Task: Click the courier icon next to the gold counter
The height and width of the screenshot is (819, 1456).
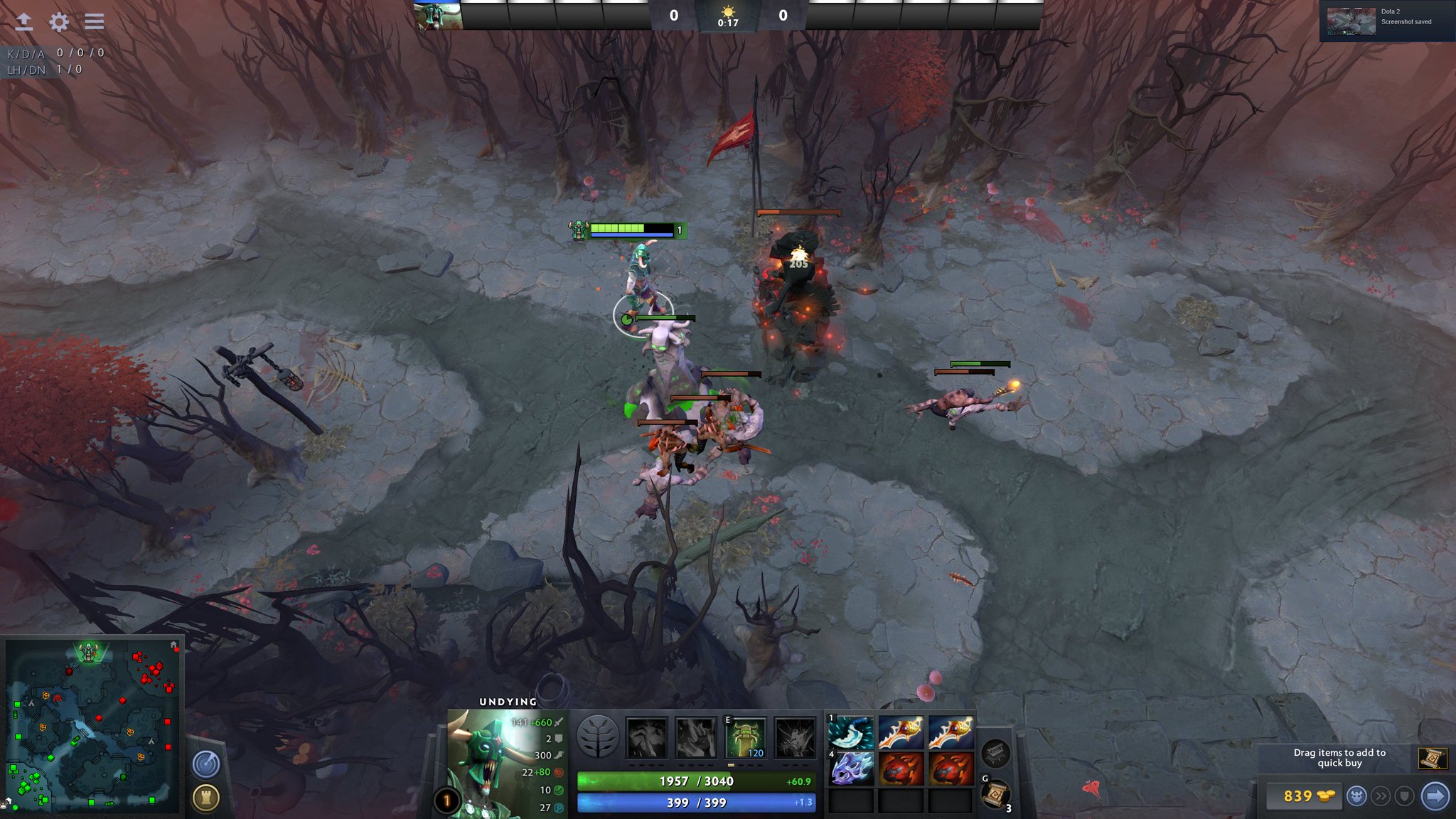Action: [x=1358, y=796]
